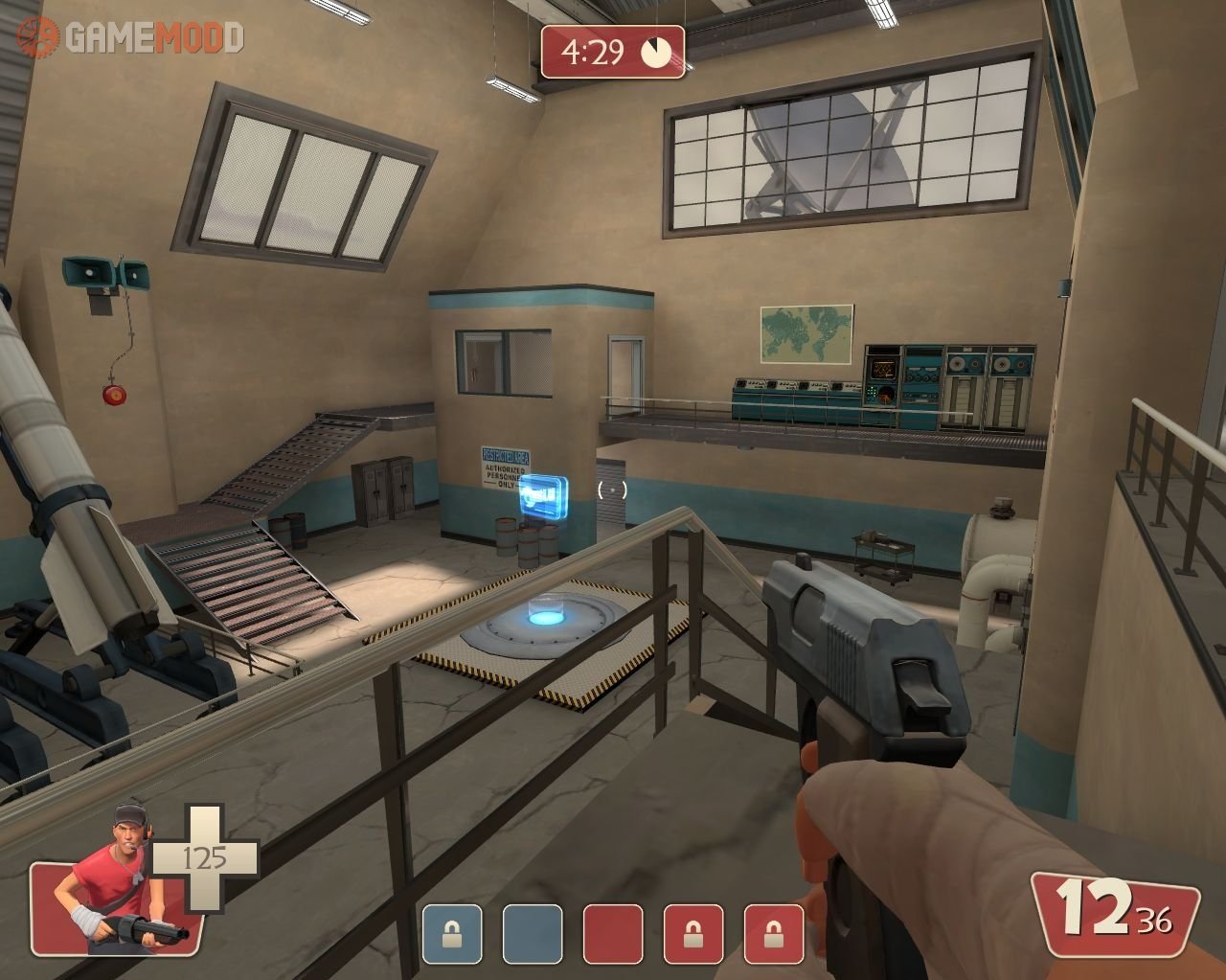Choose the unlocked red control point icon

614,934
